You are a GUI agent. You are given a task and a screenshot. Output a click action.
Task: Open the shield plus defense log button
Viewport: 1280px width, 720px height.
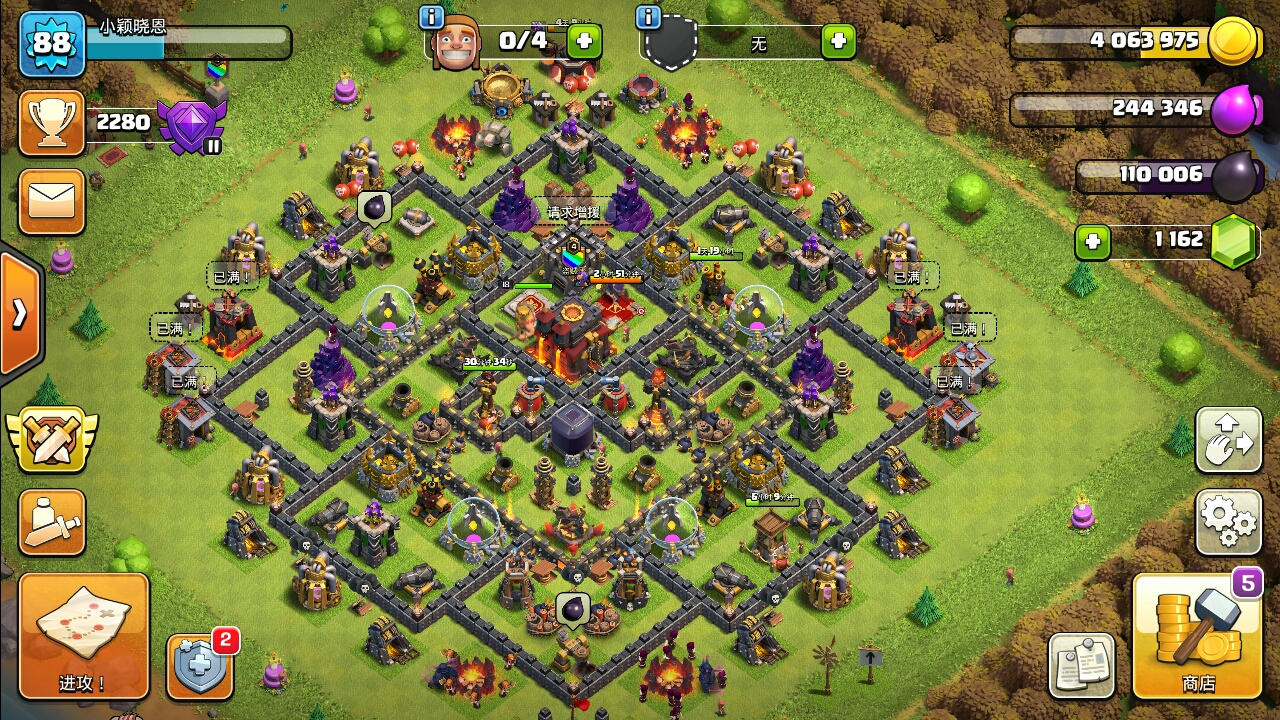click(x=199, y=665)
